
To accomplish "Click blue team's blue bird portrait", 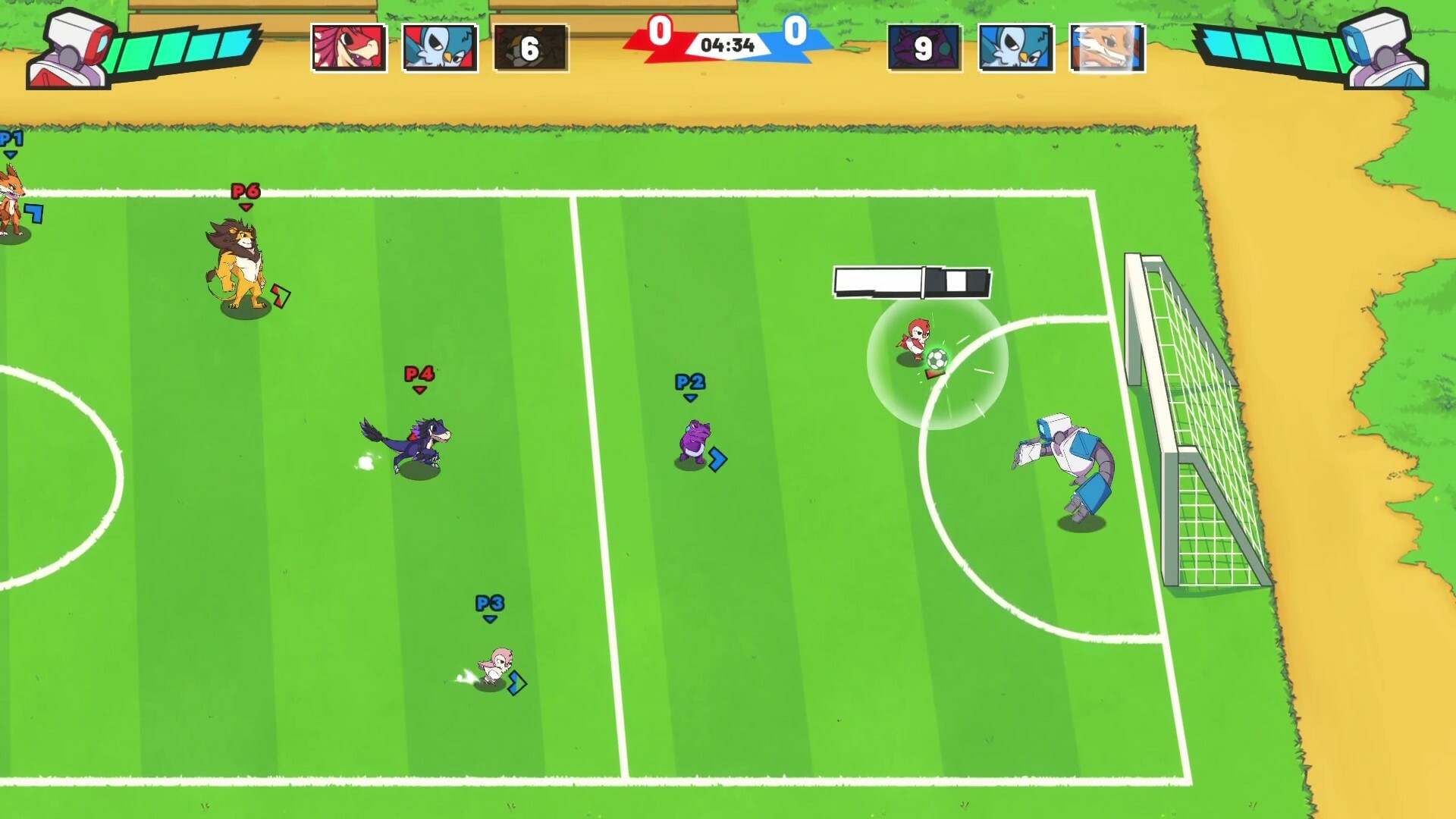I will [x=1015, y=48].
